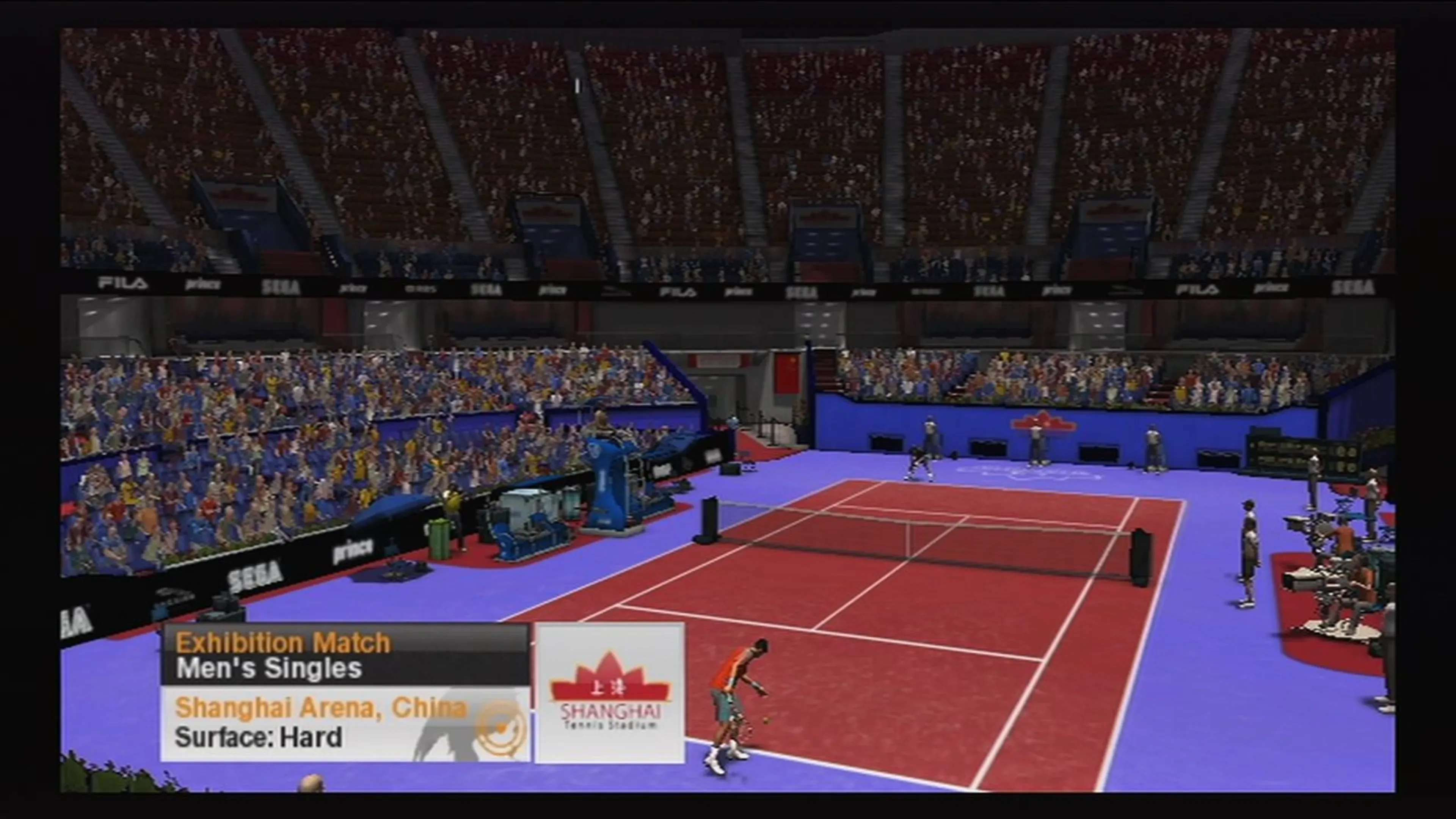This screenshot has width=1456, height=819.
Task: Select the Exhibition Match Men's Singles banner
Action: coord(345,655)
